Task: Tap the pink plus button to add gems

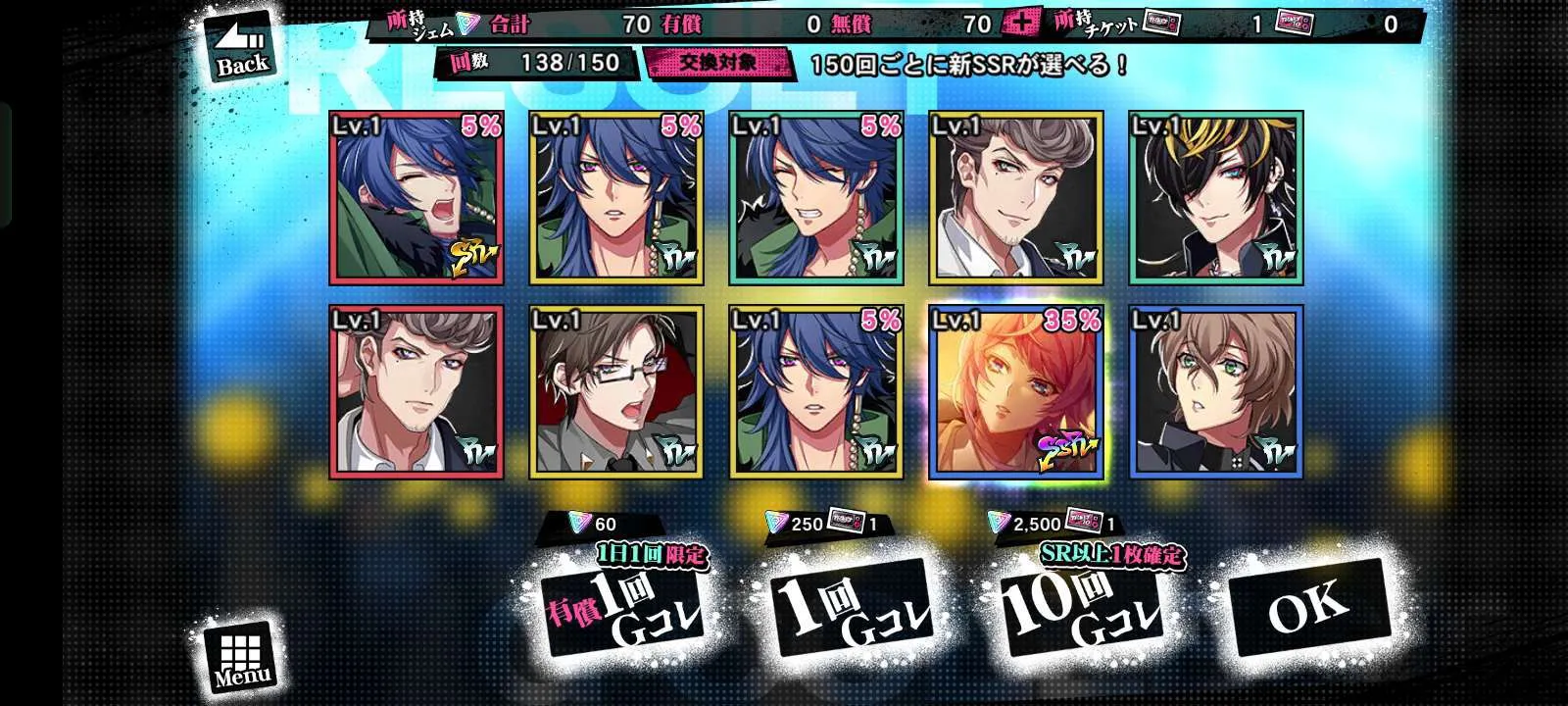Action: point(1021,24)
